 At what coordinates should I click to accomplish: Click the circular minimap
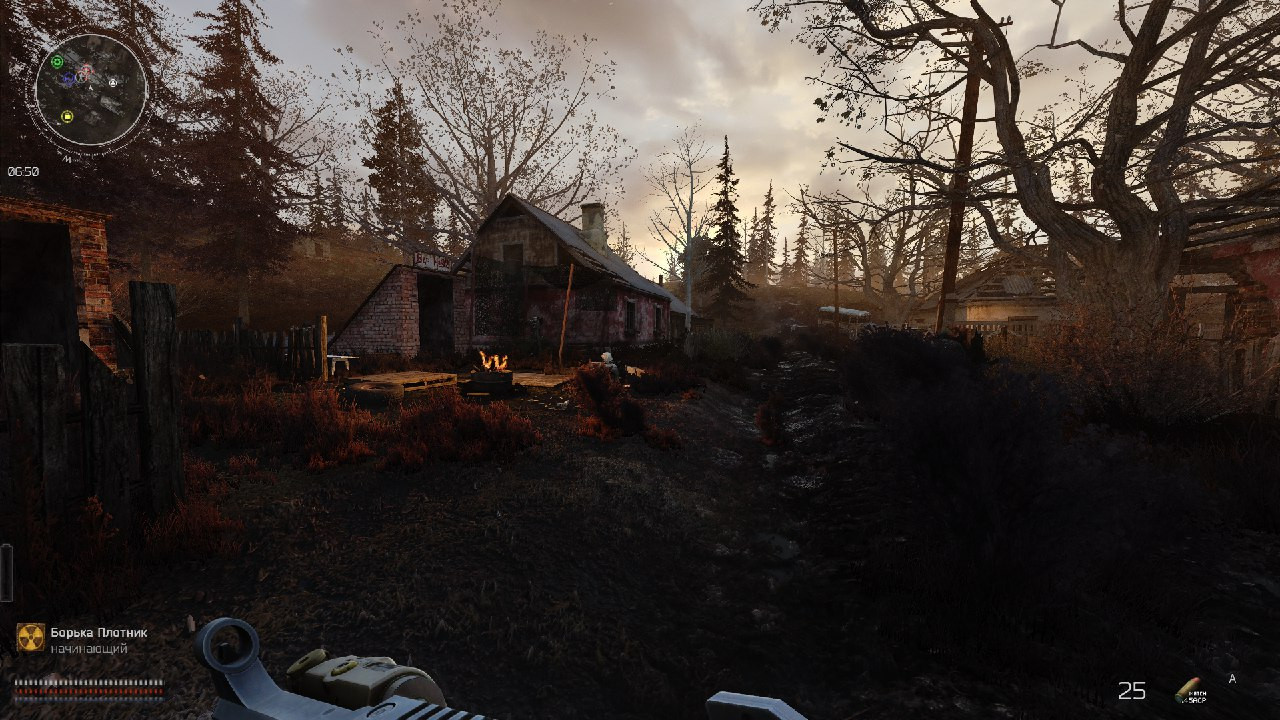coord(90,89)
